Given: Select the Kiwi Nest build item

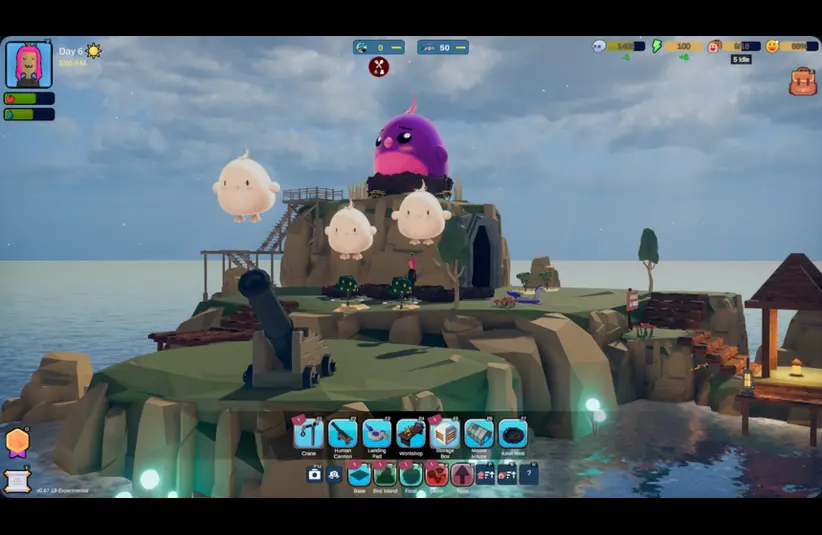Looking at the screenshot, I should coord(512,433).
